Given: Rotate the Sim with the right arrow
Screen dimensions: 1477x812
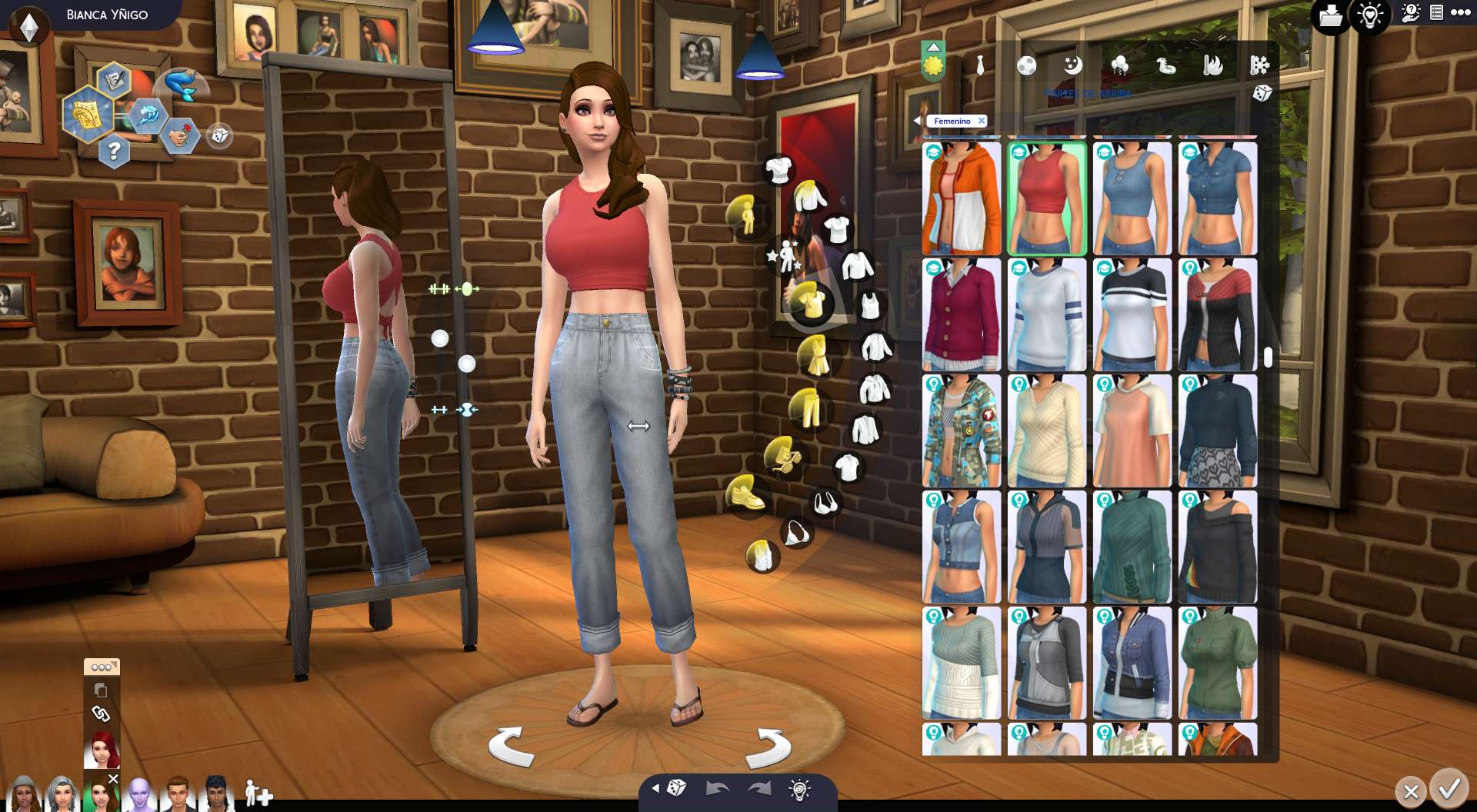Looking at the screenshot, I should (772, 747).
